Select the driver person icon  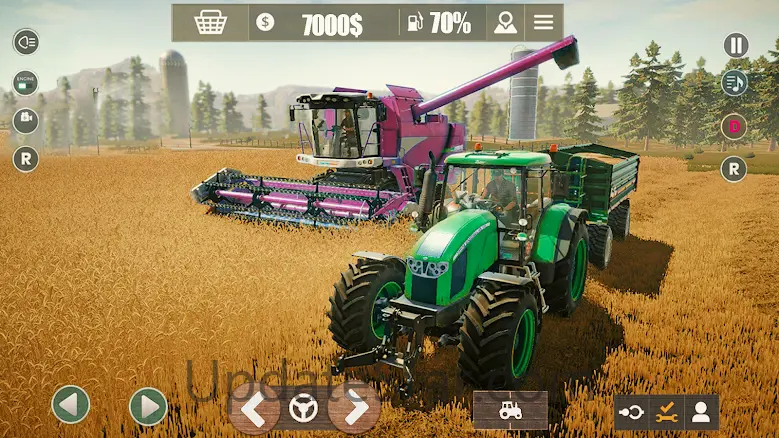point(701,411)
